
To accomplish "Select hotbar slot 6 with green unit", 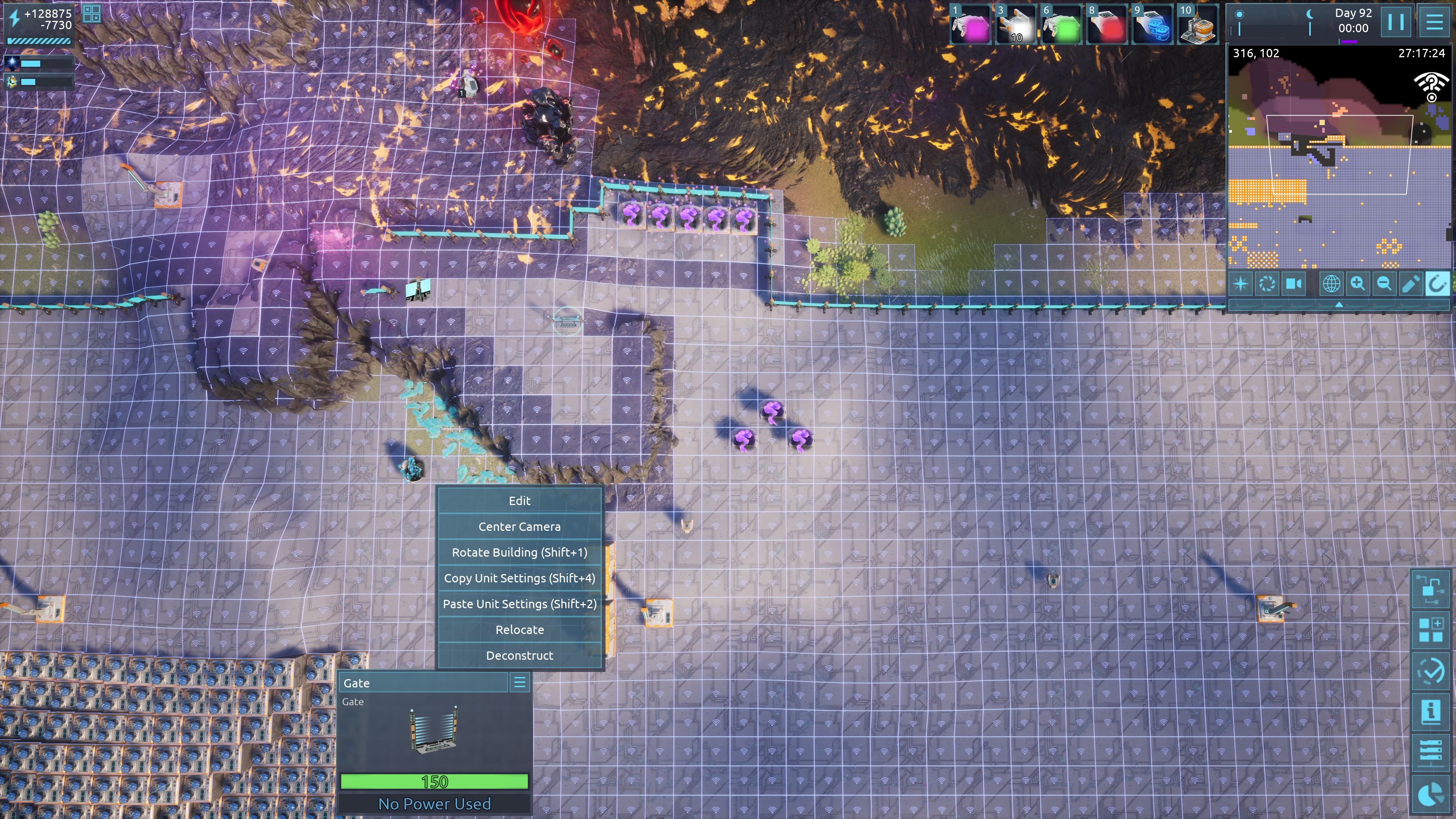I will [1062, 25].
